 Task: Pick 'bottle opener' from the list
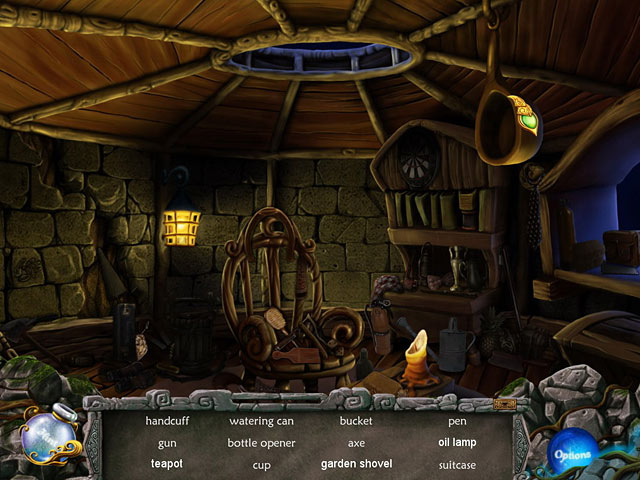tap(261, 442)
